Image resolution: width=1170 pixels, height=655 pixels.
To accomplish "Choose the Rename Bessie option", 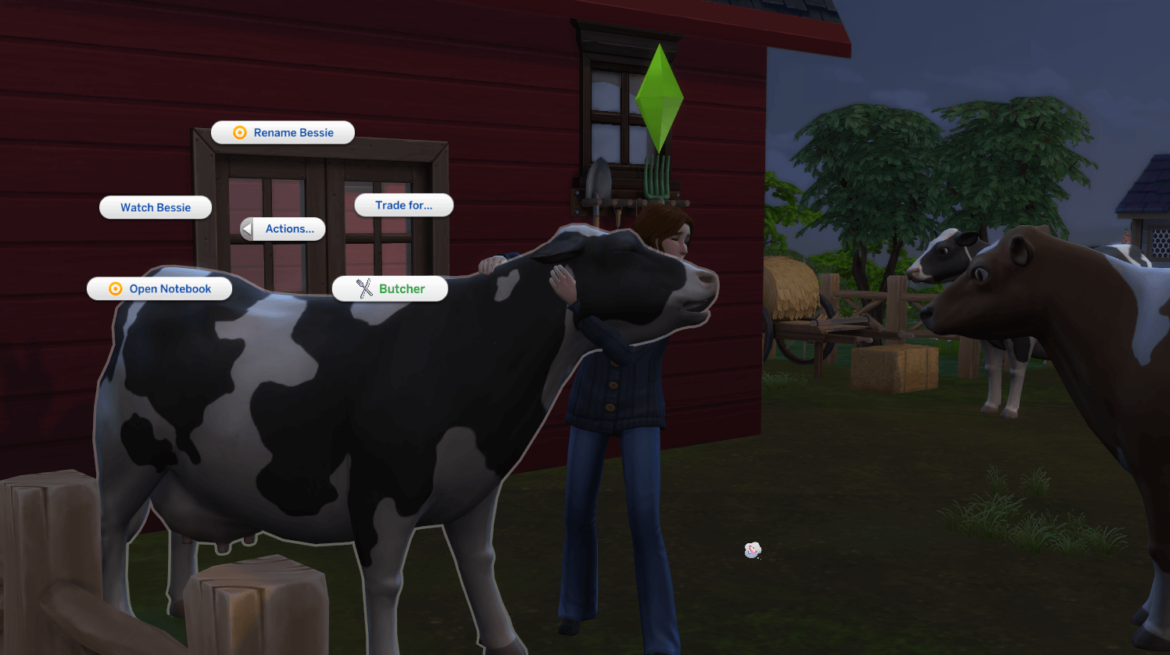I will [x=283, y=132].
